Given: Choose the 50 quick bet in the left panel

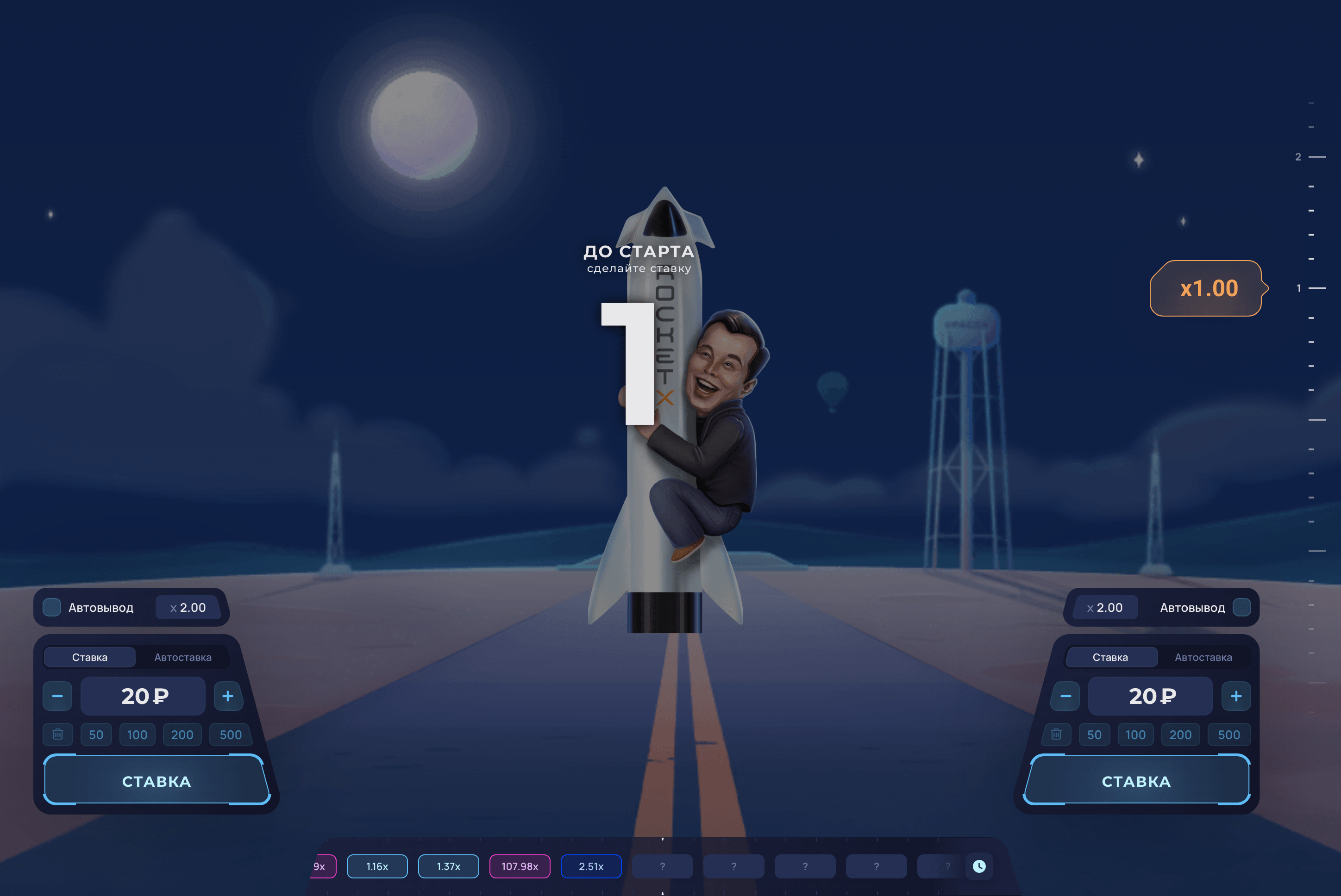Looking at the screenshot, I should (96, 735).
